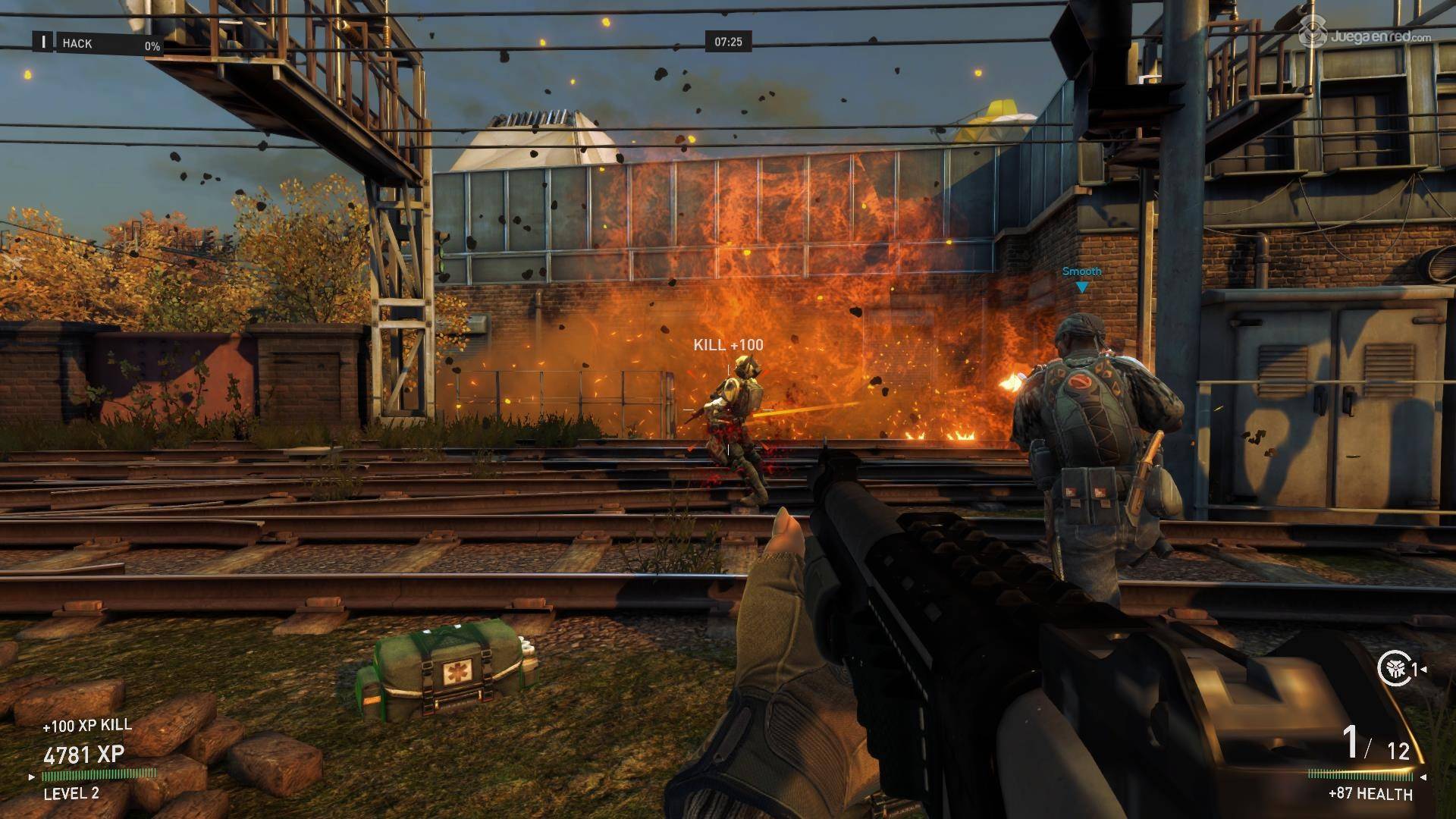Click the Smooth teammate name marker
This screenshot has height=819, width=1456.
1081,272
